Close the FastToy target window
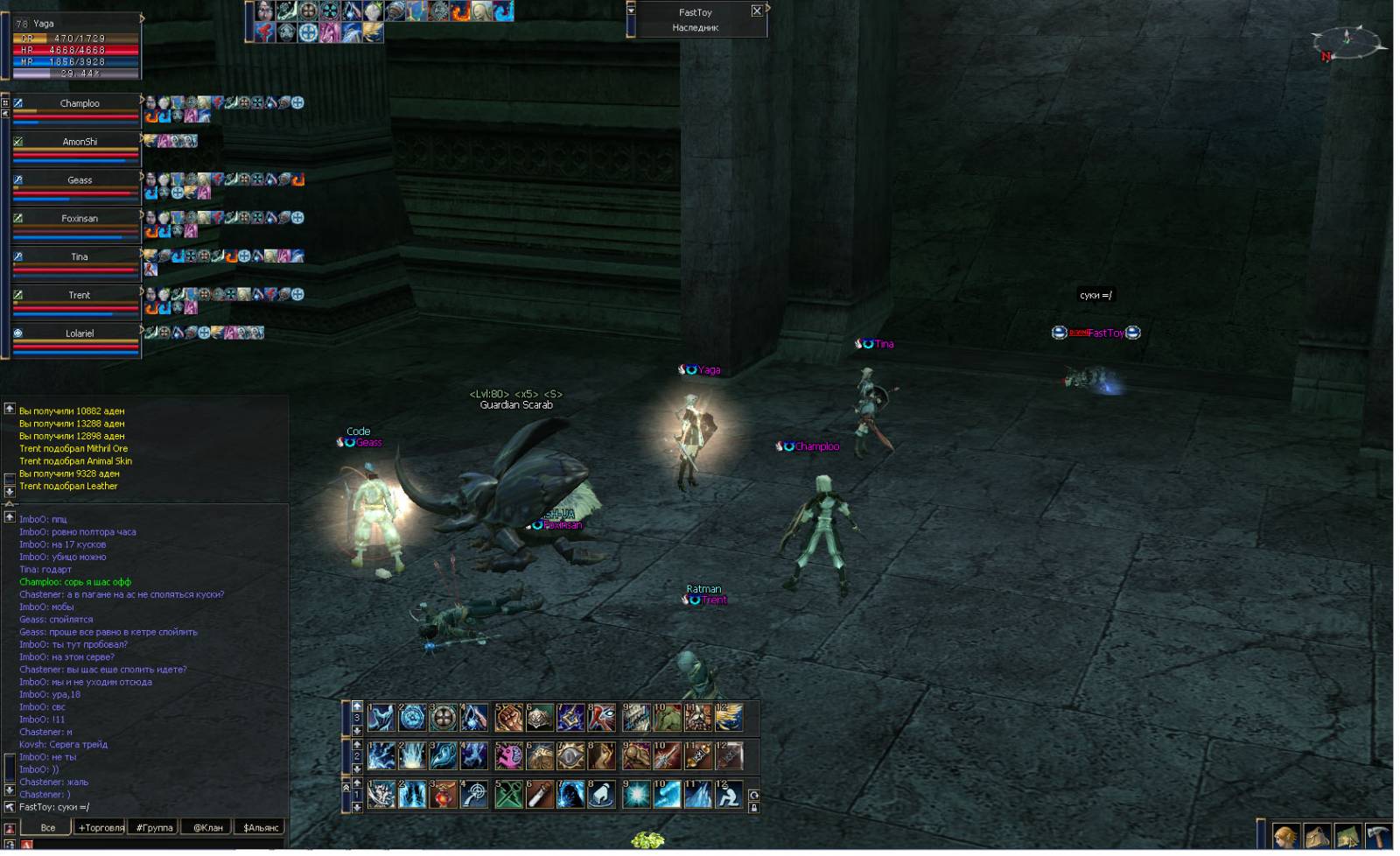Screen dimensions: 1400x856 point(757,11)
